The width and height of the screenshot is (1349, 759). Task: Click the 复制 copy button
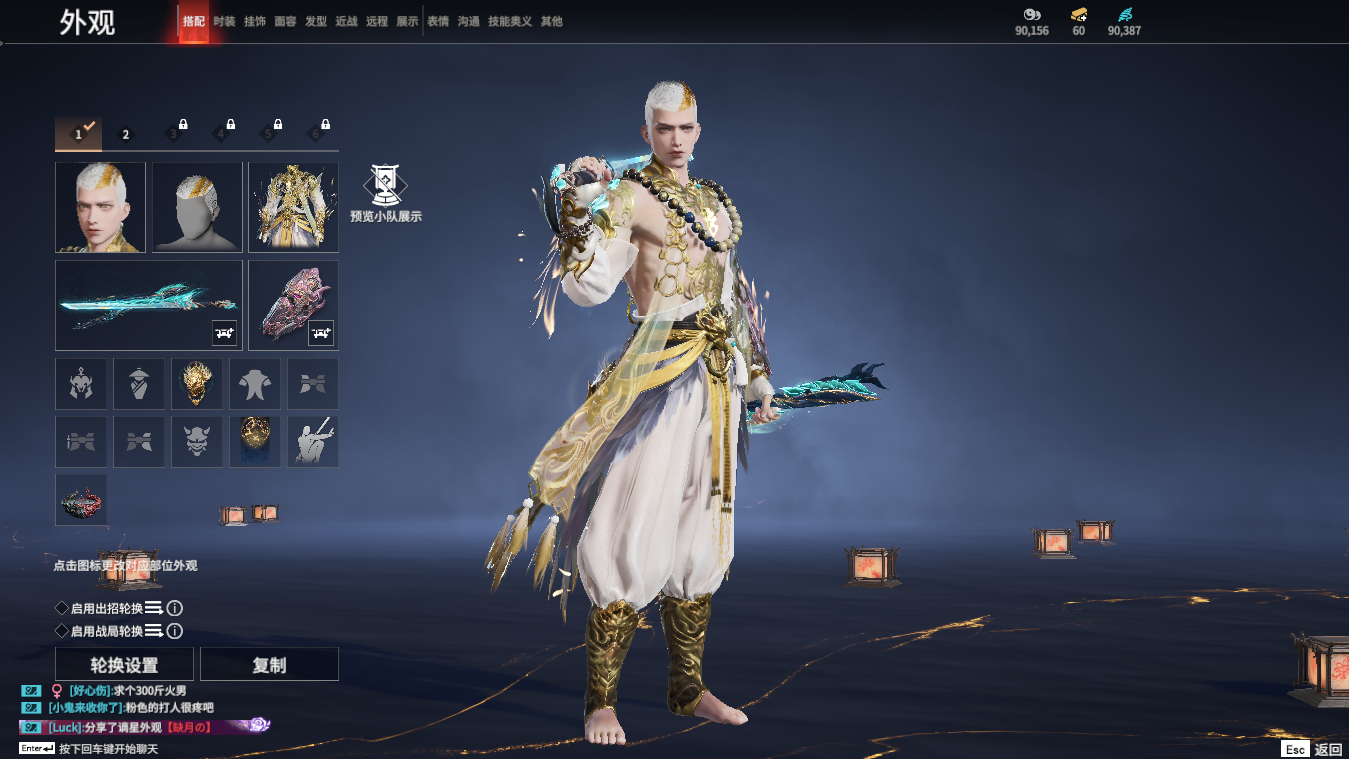[x=269, y=665]
